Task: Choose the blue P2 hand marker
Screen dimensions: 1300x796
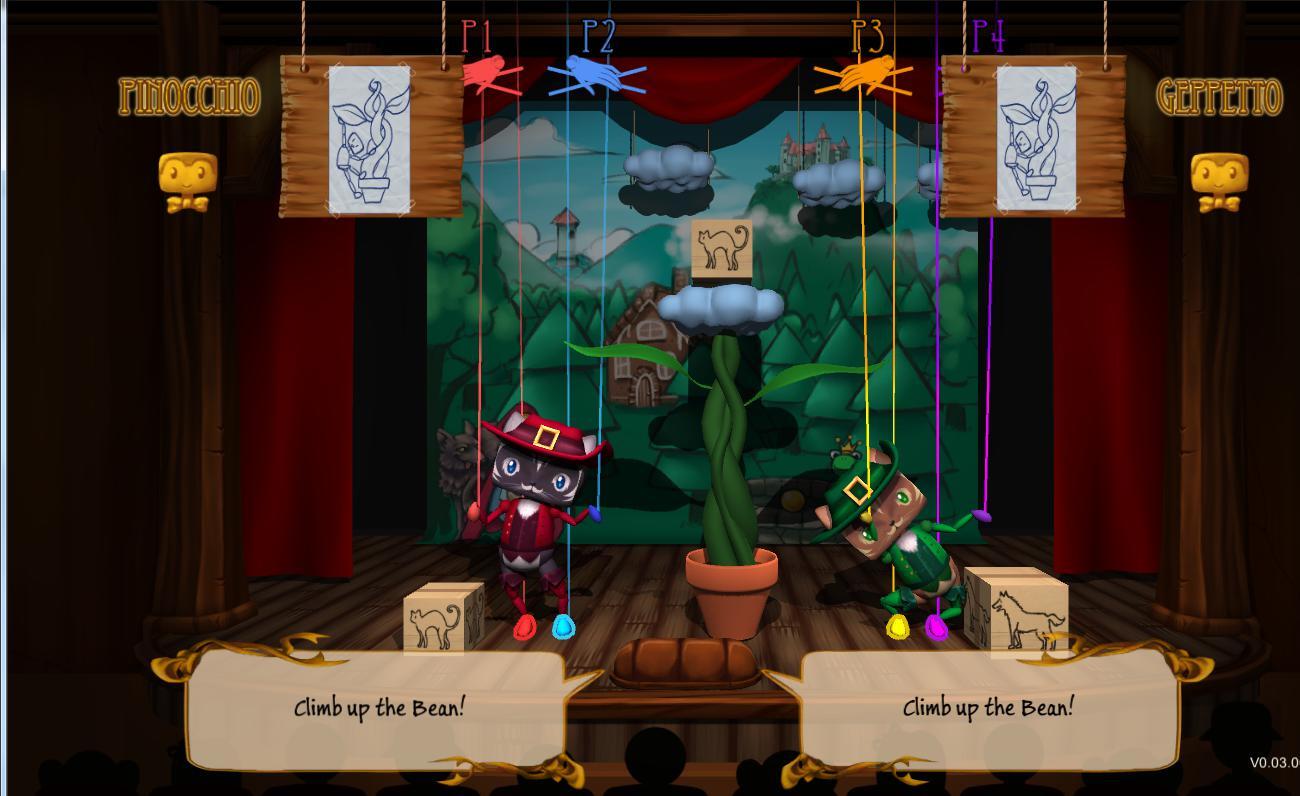Action: pos(596,75)
